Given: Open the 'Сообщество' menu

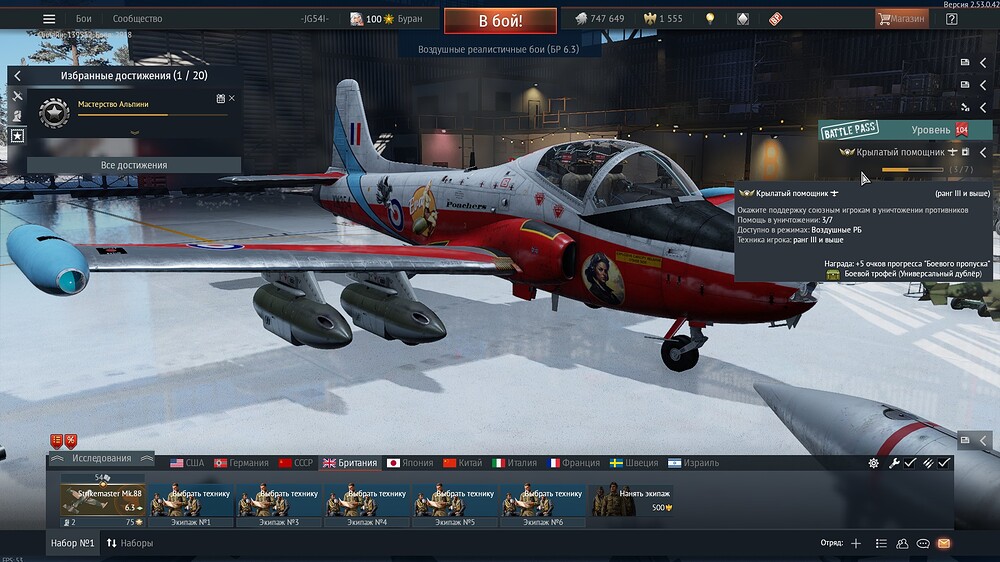Looking at the screenshot, I should click(137, 19).
